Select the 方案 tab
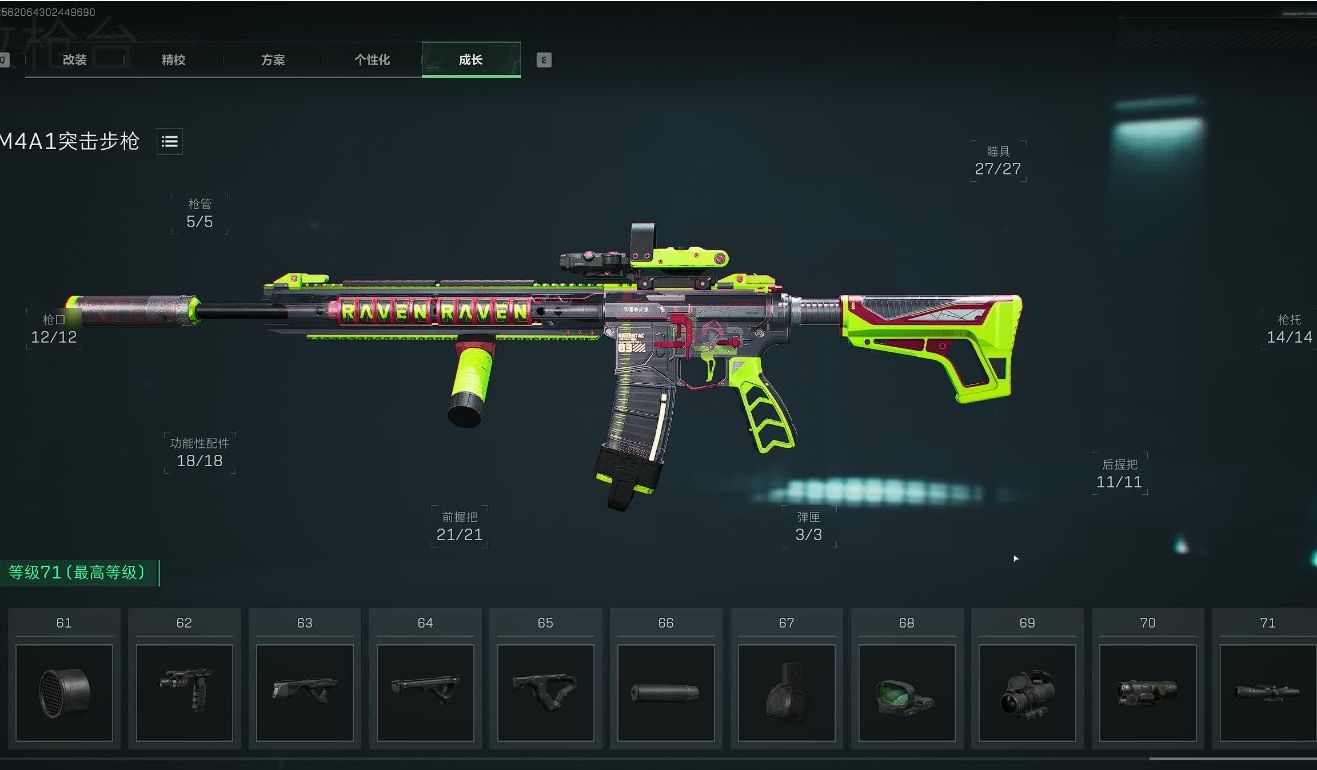 pos(273,60)
